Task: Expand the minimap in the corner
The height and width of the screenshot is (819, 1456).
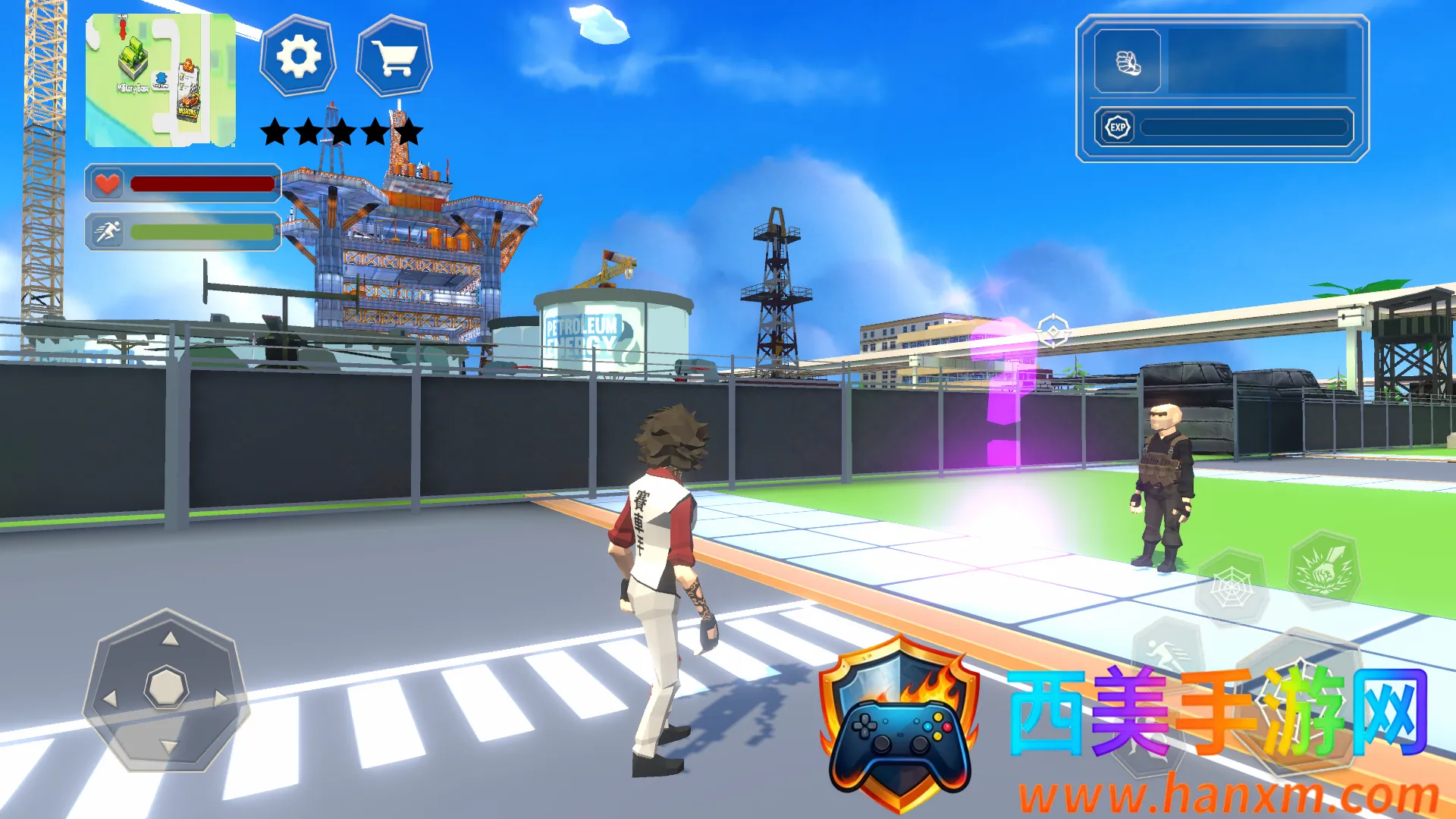Action: coord(160,80)
